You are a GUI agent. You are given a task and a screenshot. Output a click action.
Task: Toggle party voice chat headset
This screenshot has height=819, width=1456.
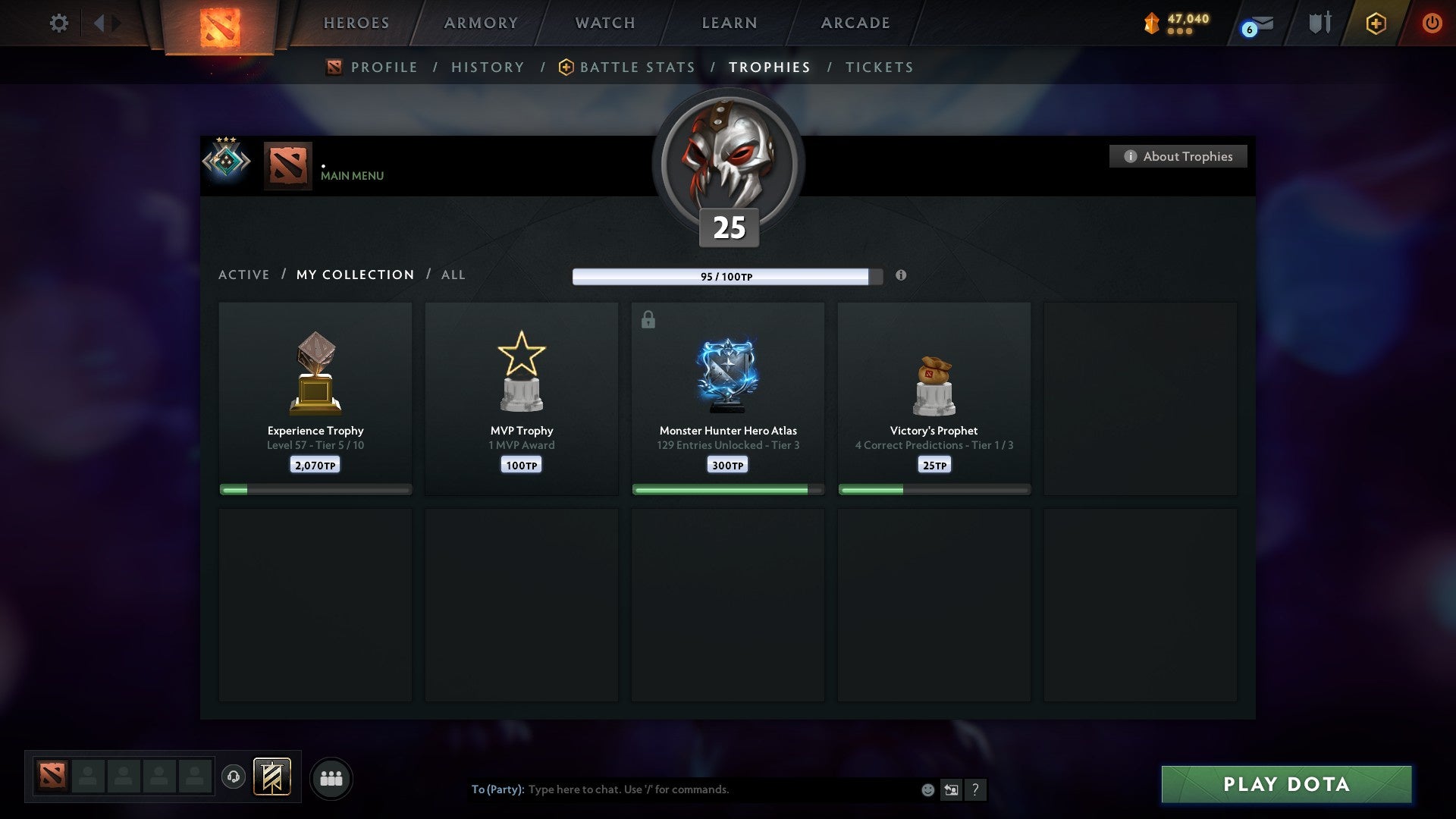[x=234, y=777]
